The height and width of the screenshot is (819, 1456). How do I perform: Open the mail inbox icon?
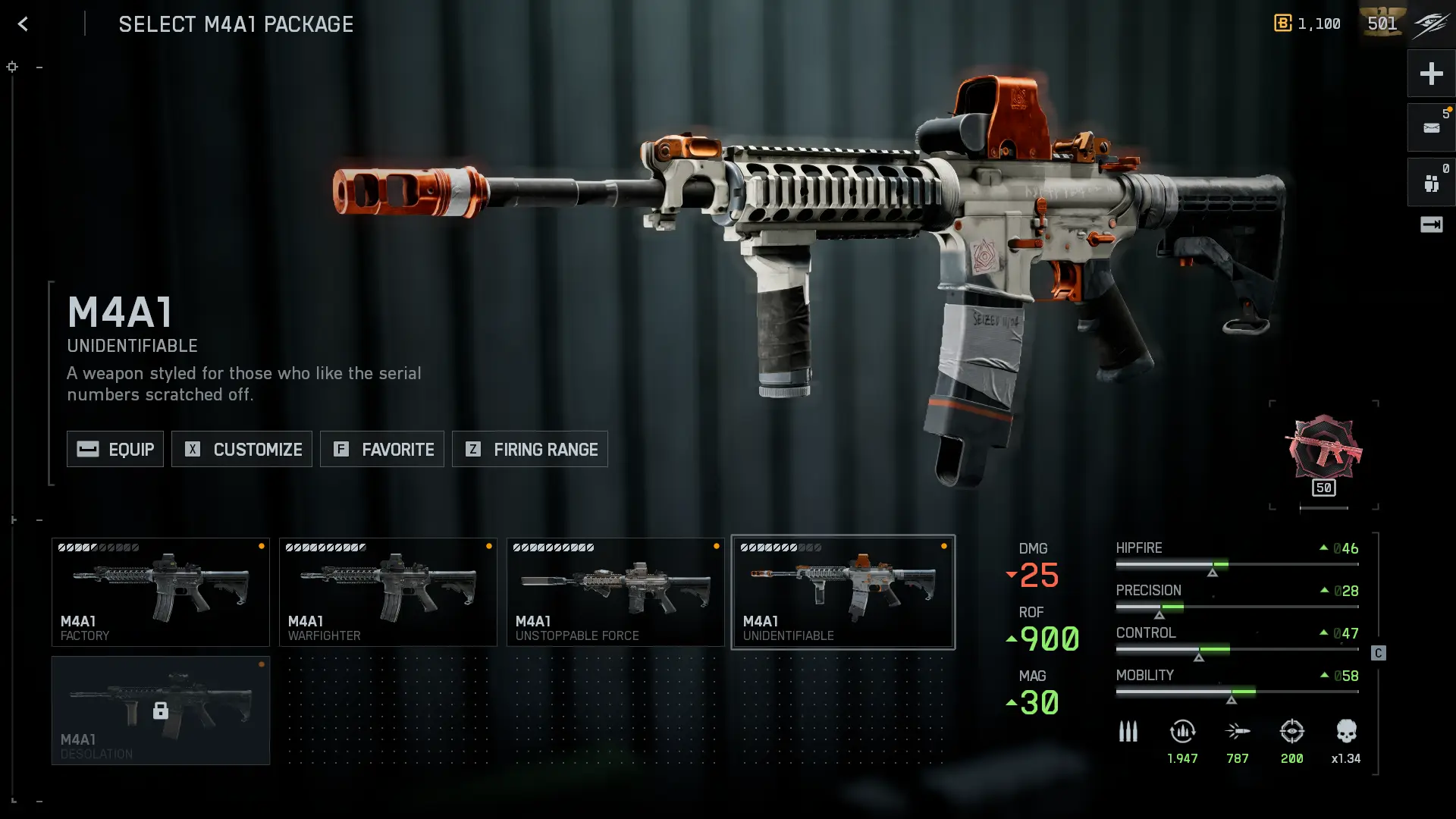(x=1431, y=128)
